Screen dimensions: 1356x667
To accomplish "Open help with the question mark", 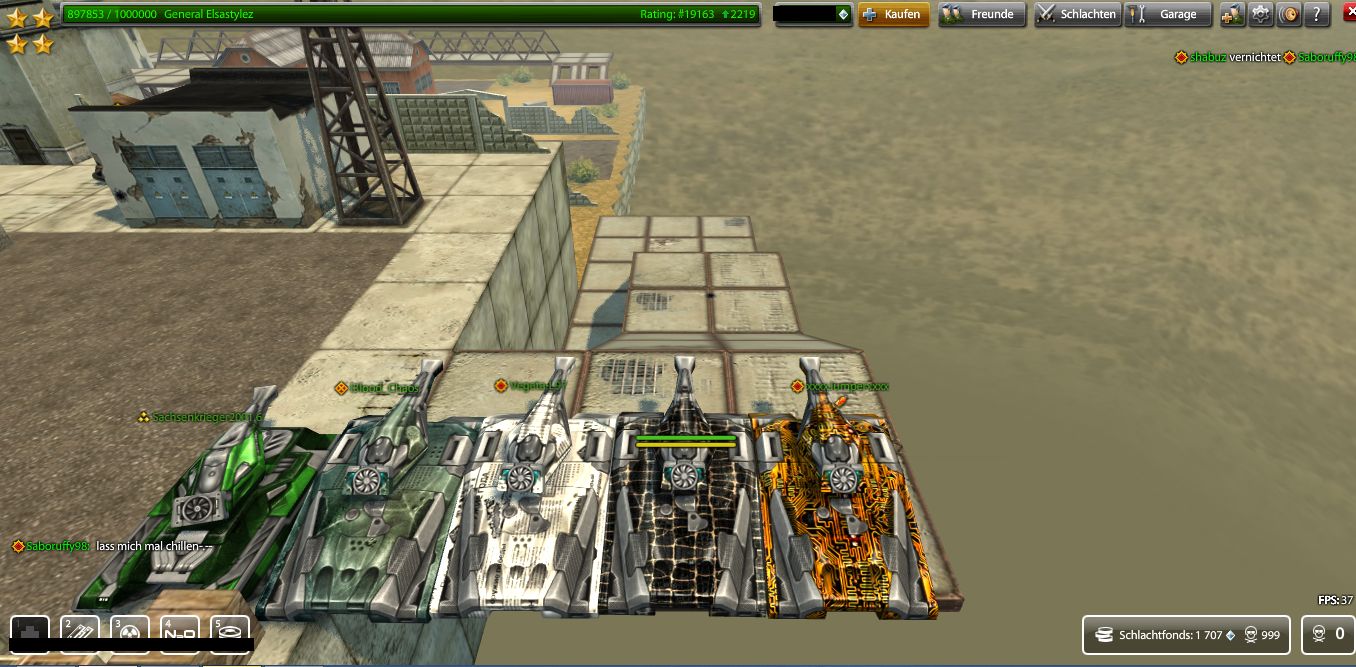I will 1318,14.
